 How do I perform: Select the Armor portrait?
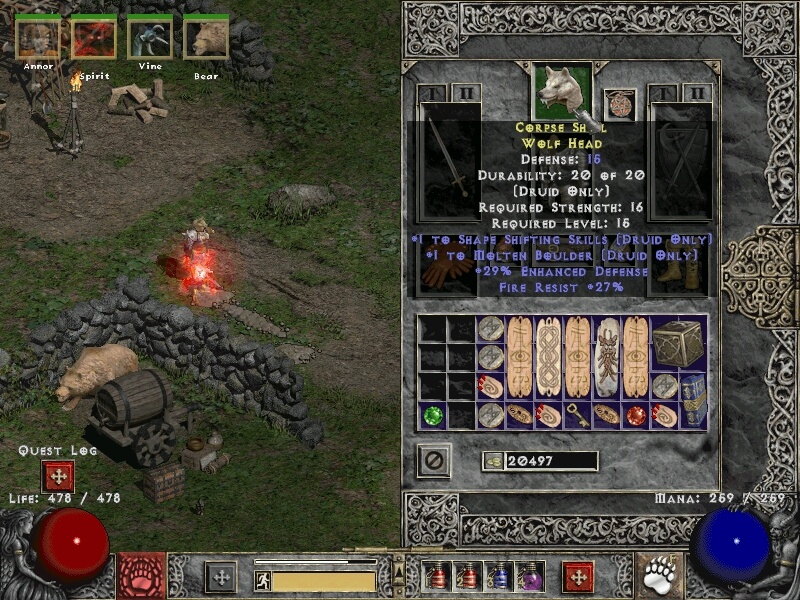38,38
